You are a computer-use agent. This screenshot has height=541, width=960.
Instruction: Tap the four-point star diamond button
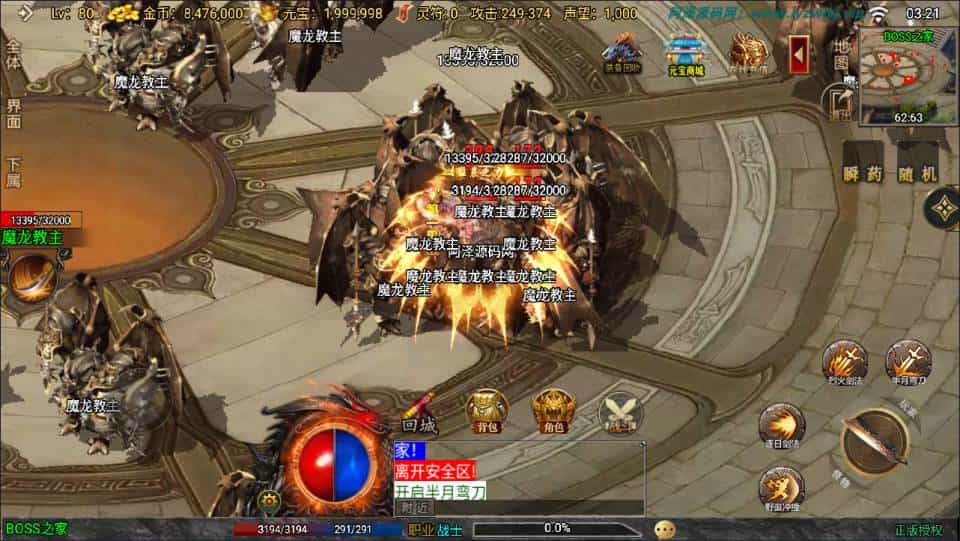(941, 208)
